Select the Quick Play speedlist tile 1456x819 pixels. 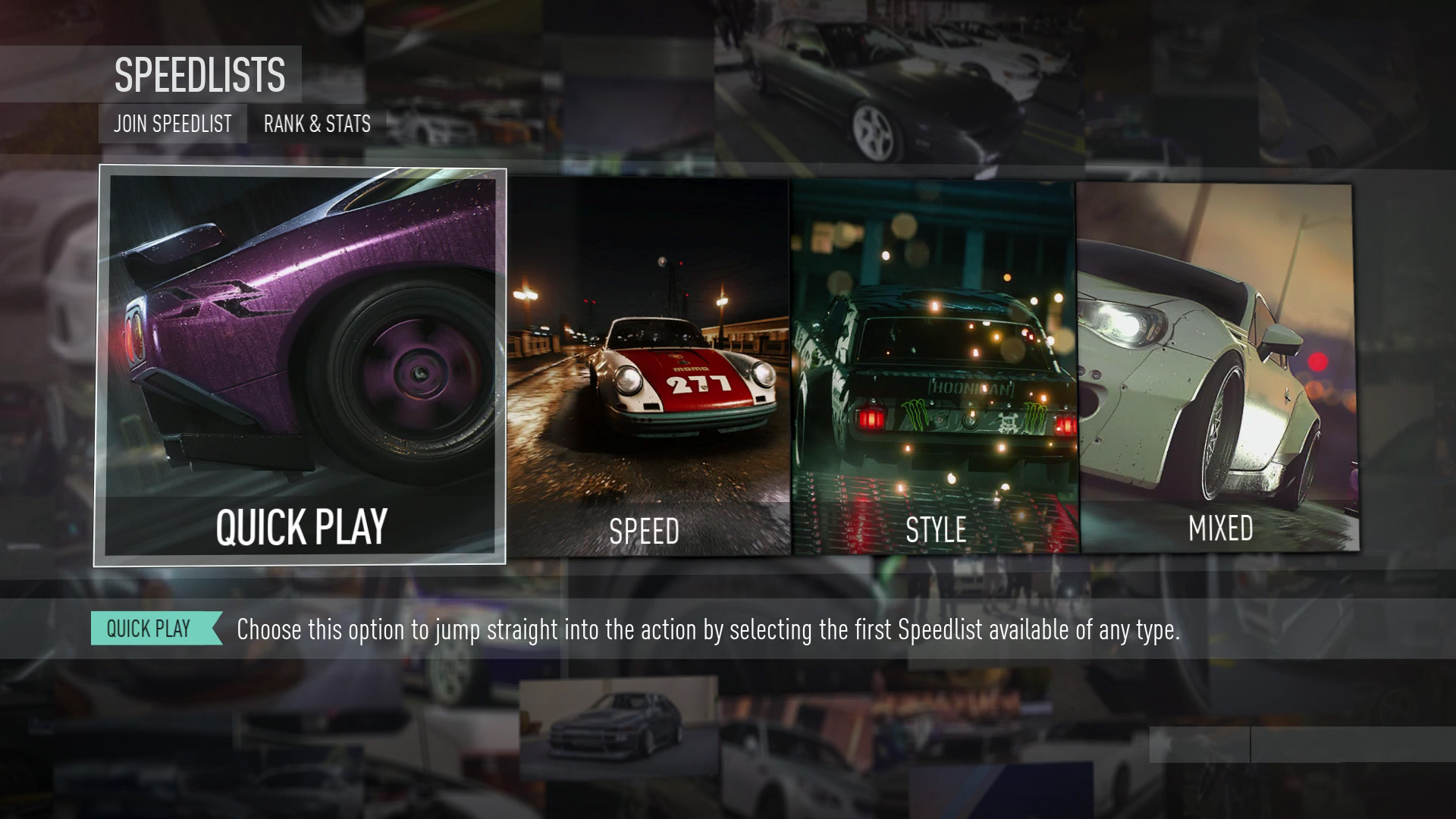point(300,366)
